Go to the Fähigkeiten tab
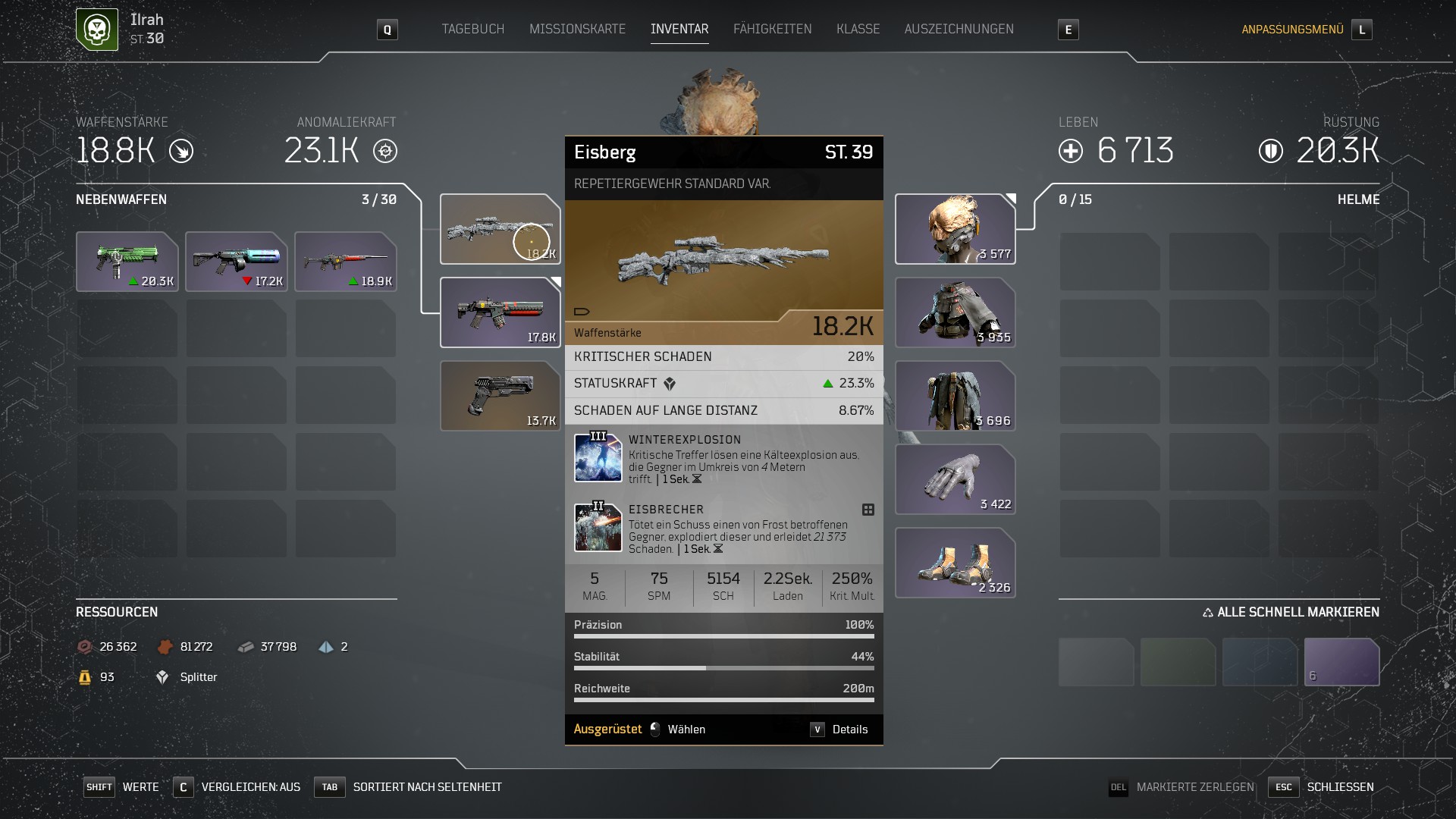 pyautogui.click(x=772, y=29)
